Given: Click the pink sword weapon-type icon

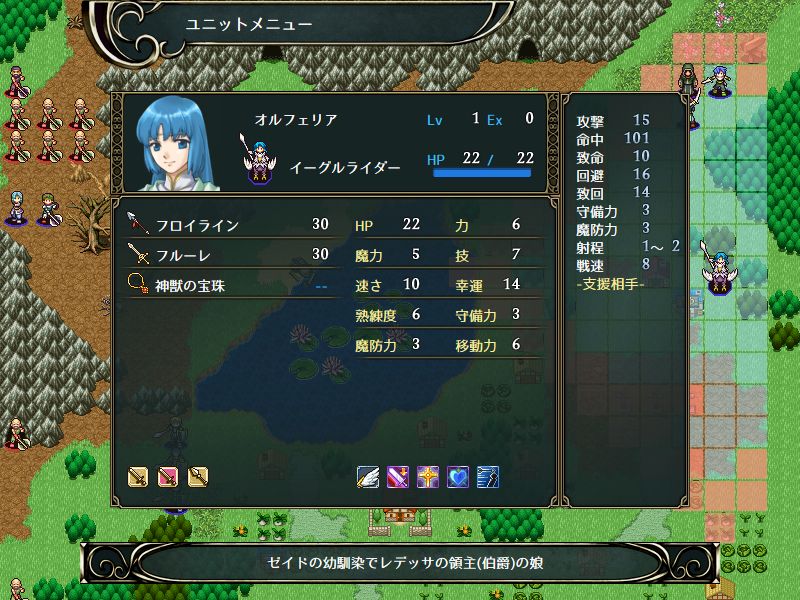Looking at the screenshot, I should pyautogui.click(x=168, y=476).
